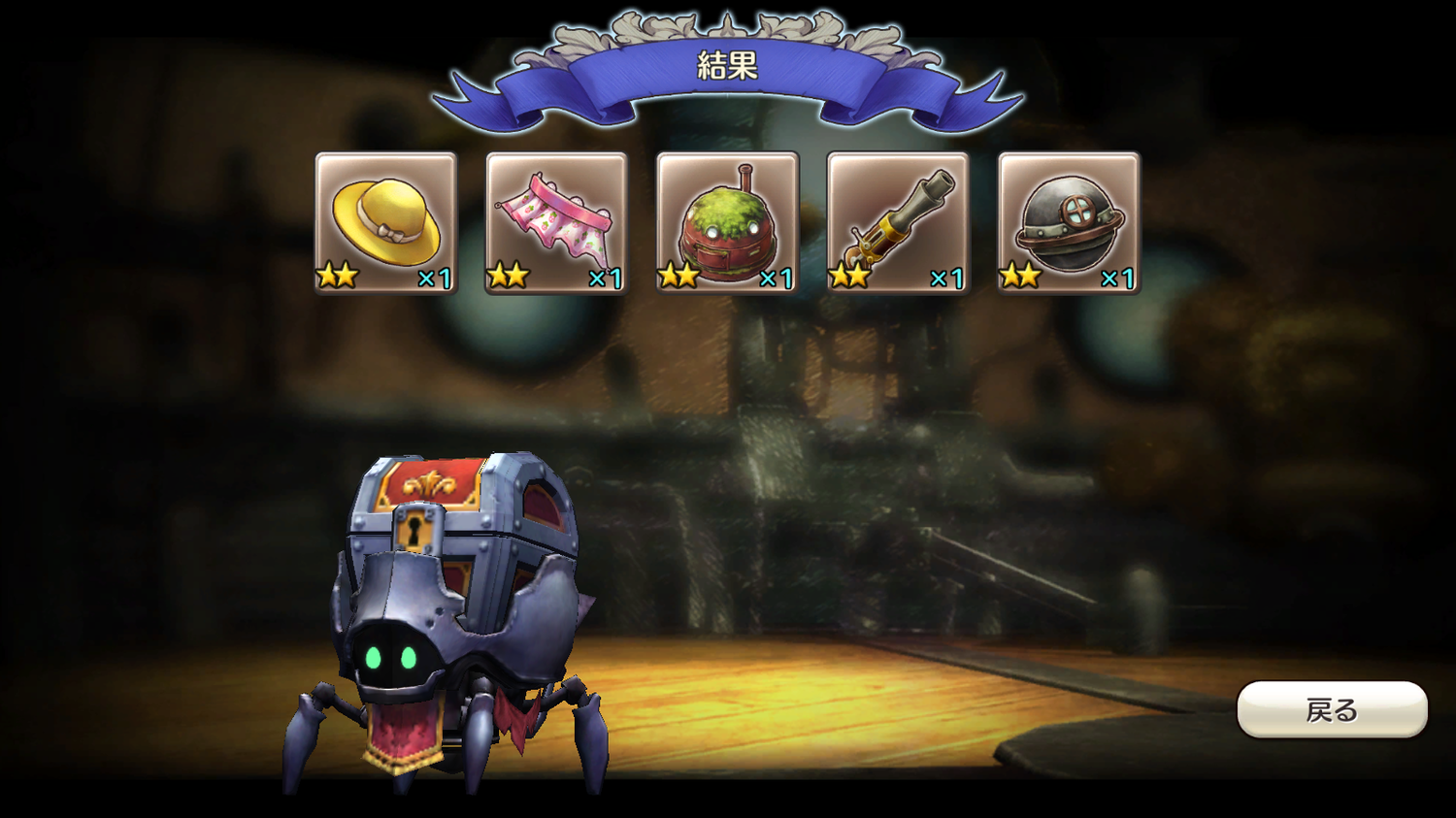Select the brass rifle weapon reward
This screenshot has width=1456, height=818.
[898, 222]
